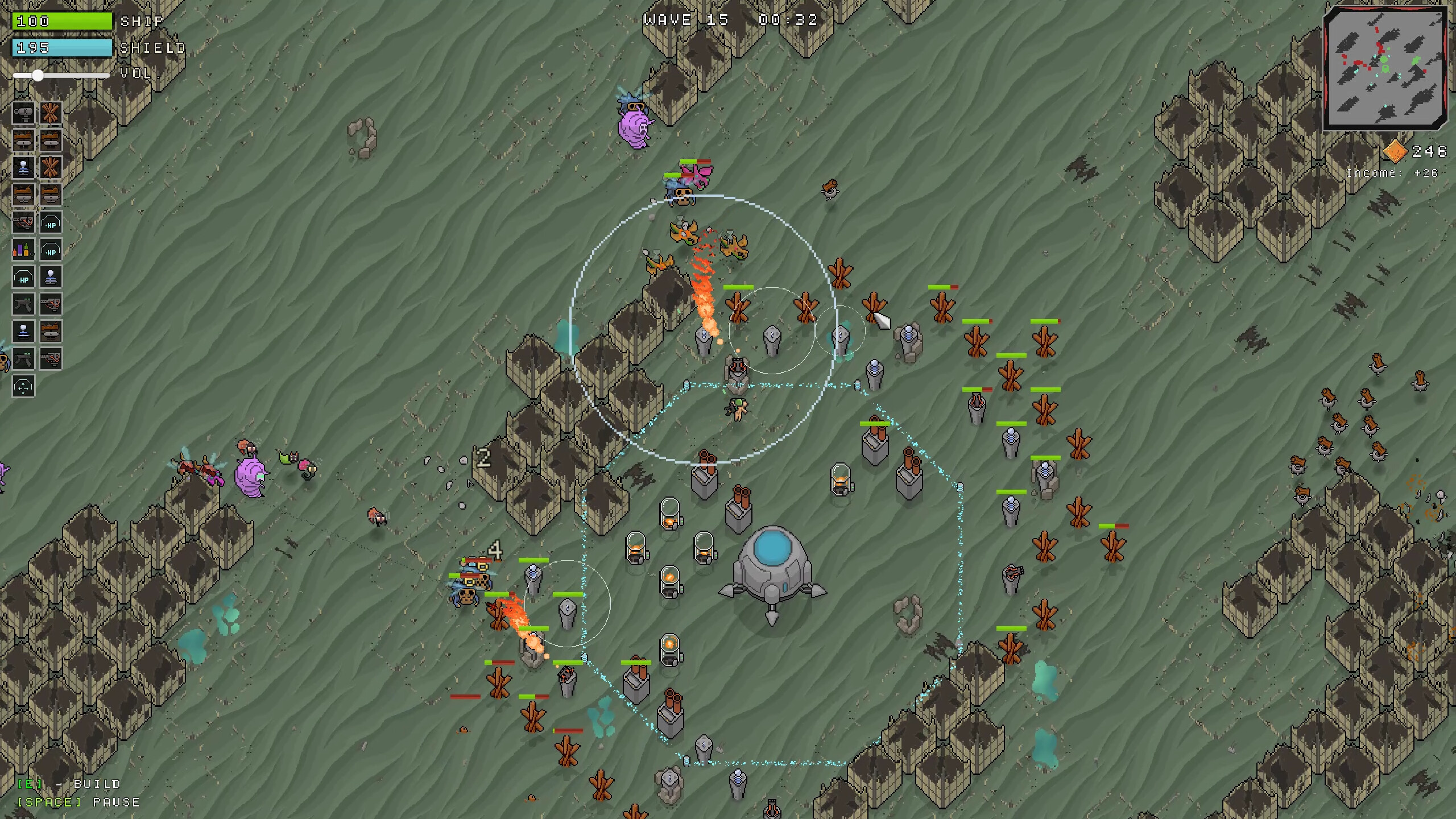Select the second wooden spikes icon lower in sidebar
The width and height of the screenshot is (1456, 819).
click(x=51, y=167)
